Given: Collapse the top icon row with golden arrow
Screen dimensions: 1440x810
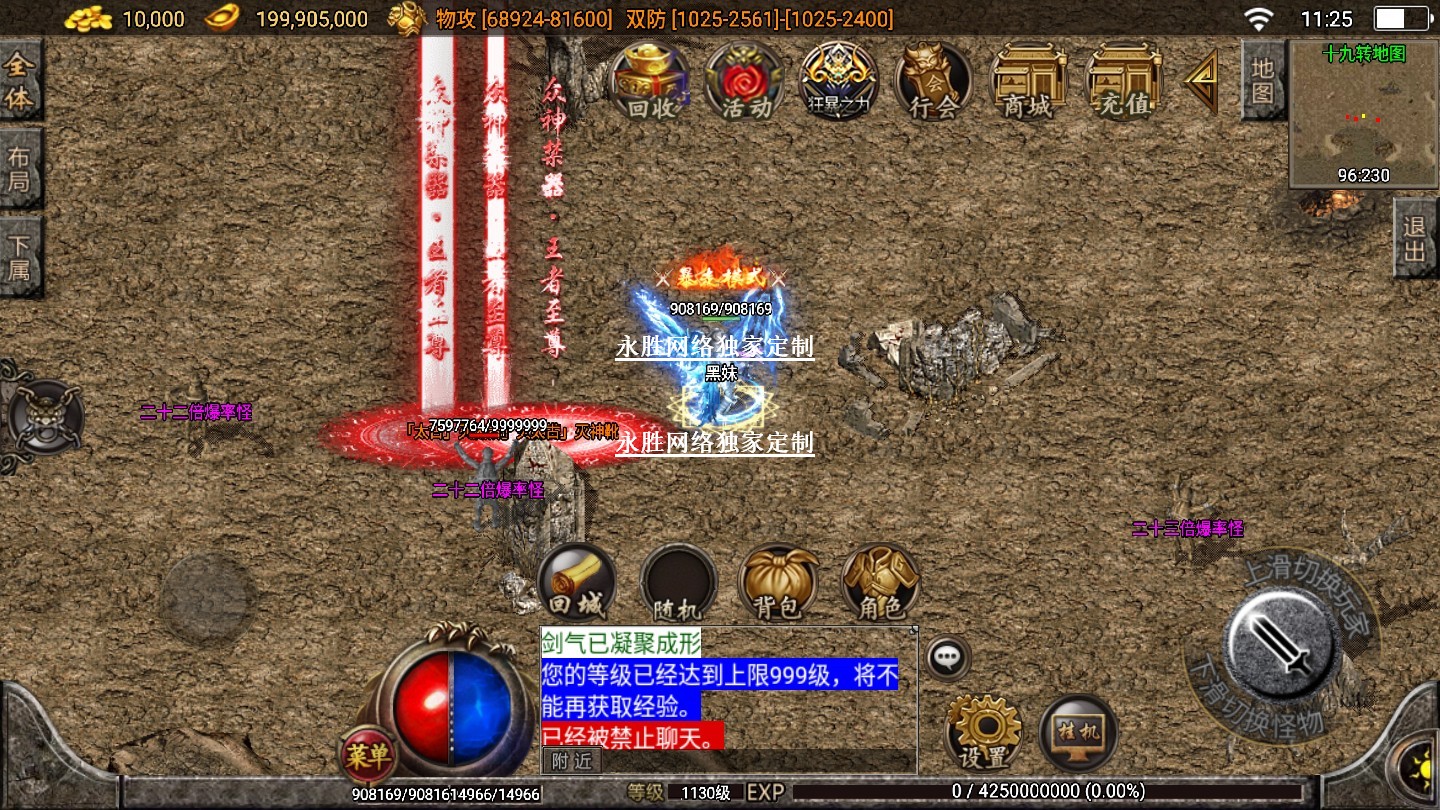Looking at the screenshot, I should click(1201, 82).
